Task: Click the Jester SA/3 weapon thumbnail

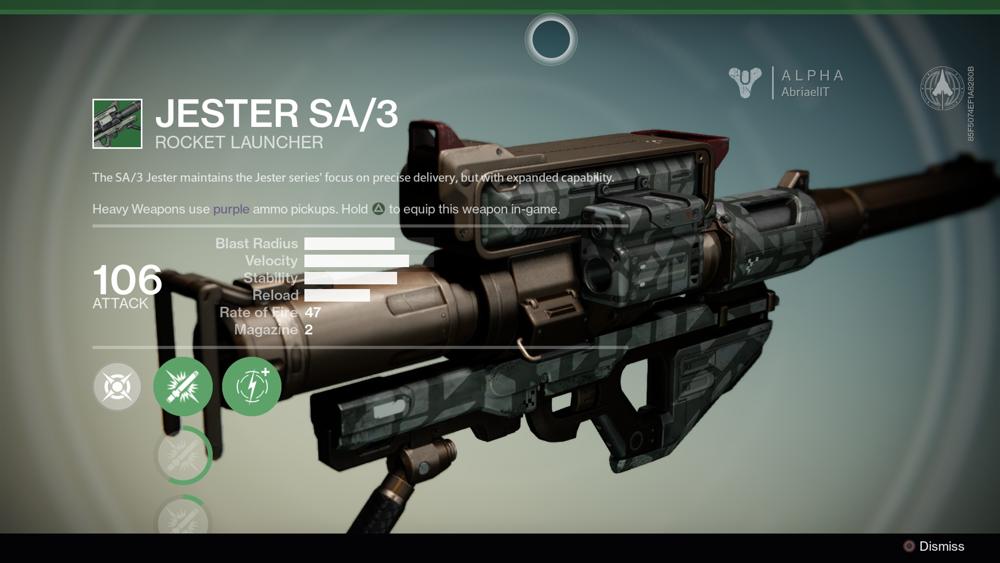Action: point(117,123)
